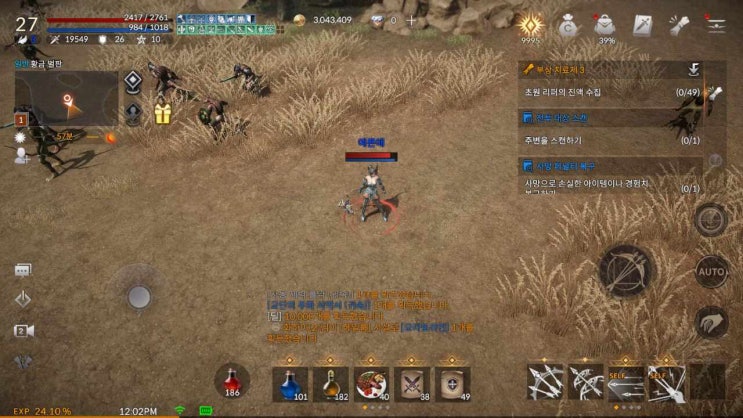
Task: Open the coin pouch shop icon
Action: pyautogui.click(x=567, y=24)
